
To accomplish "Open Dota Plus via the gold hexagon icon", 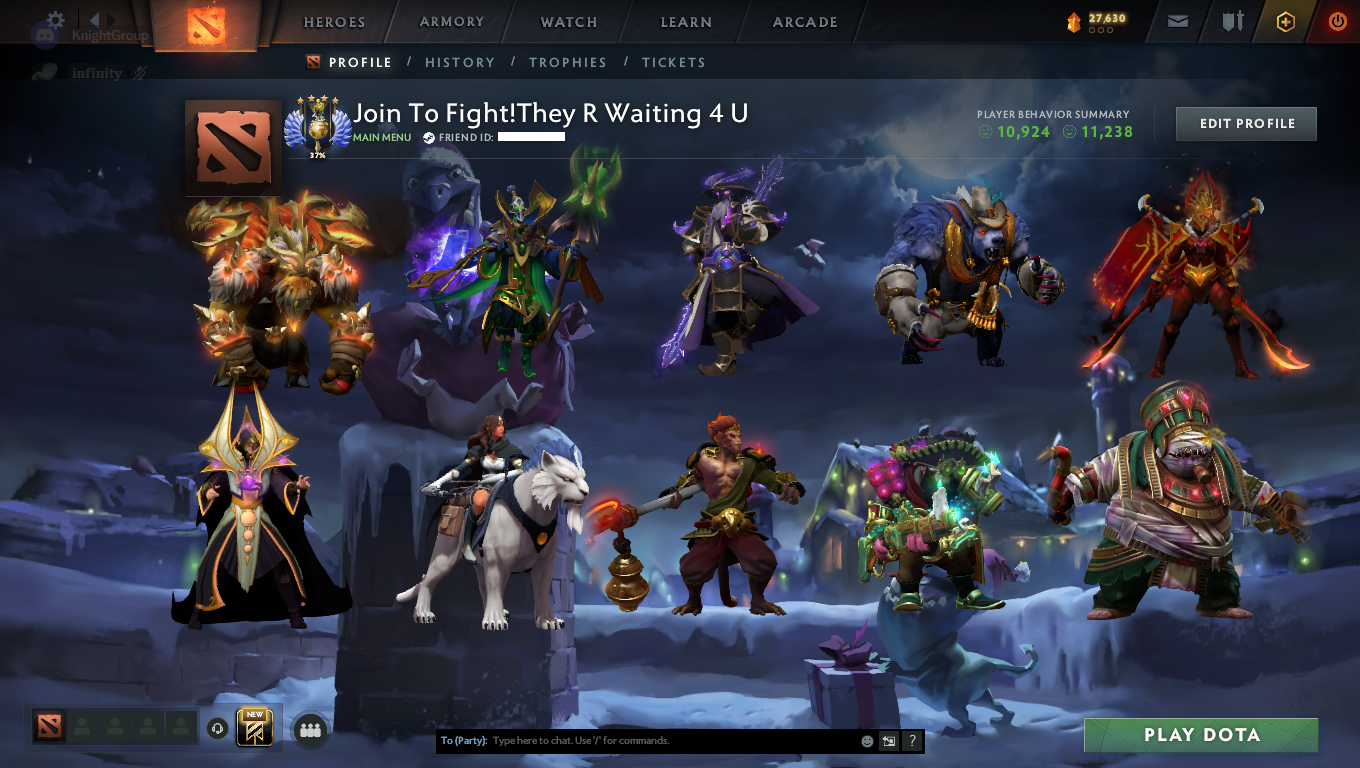I will pos(1285,21).
